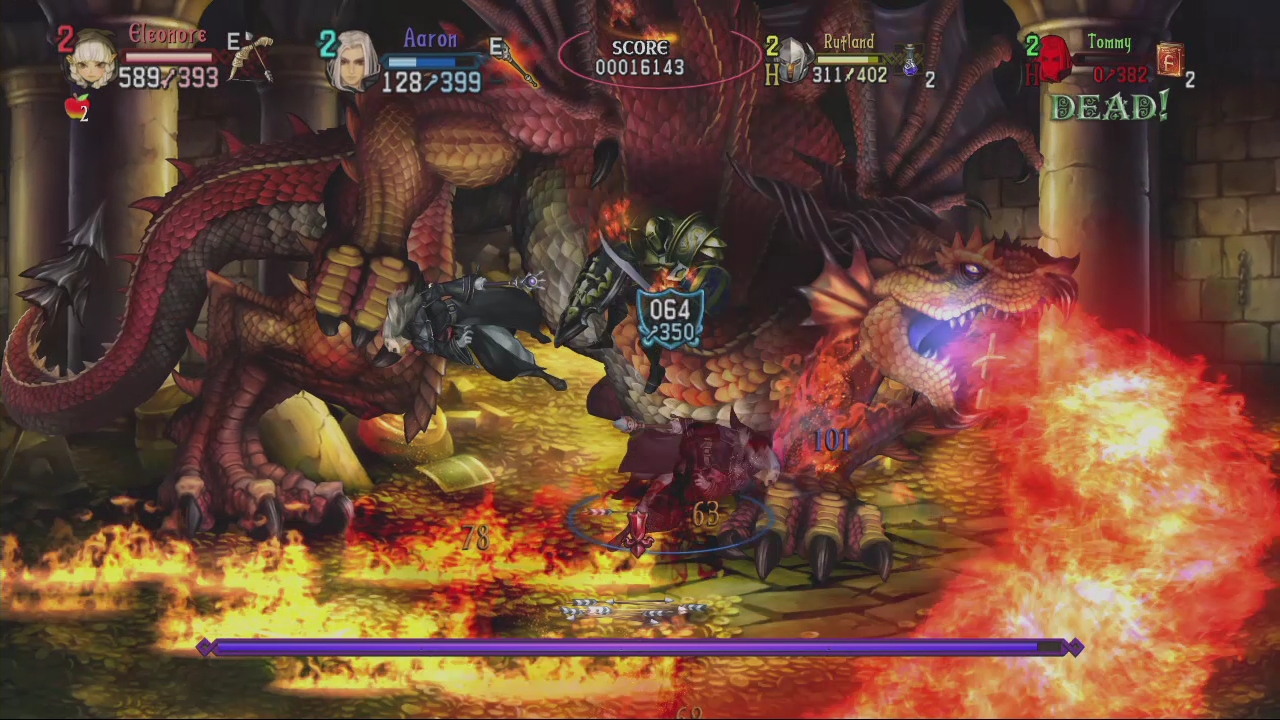Screen dimensions: 1280x720
Task: Click the Tommy name label
Action: (1109, 43)
